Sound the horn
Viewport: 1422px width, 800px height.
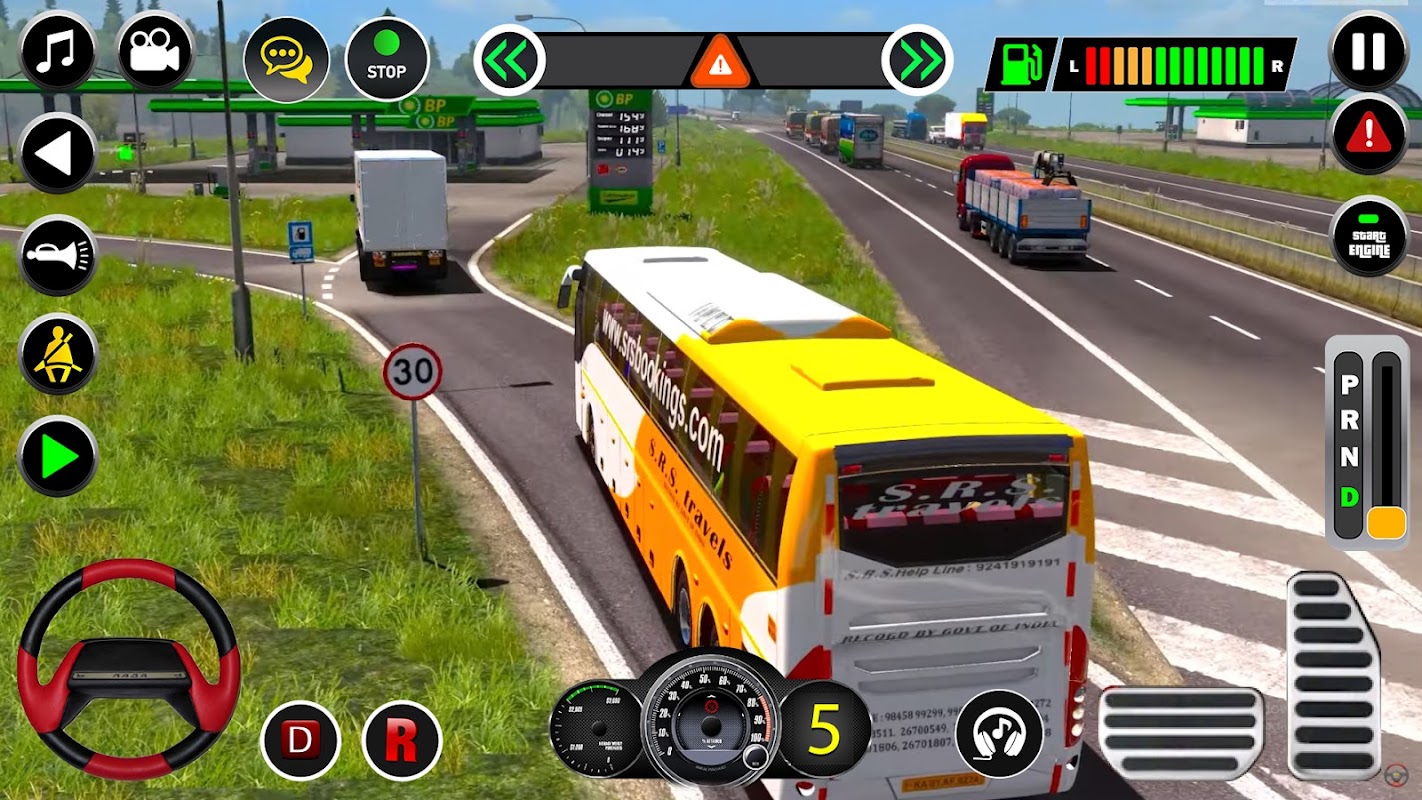tap(57, 256)
